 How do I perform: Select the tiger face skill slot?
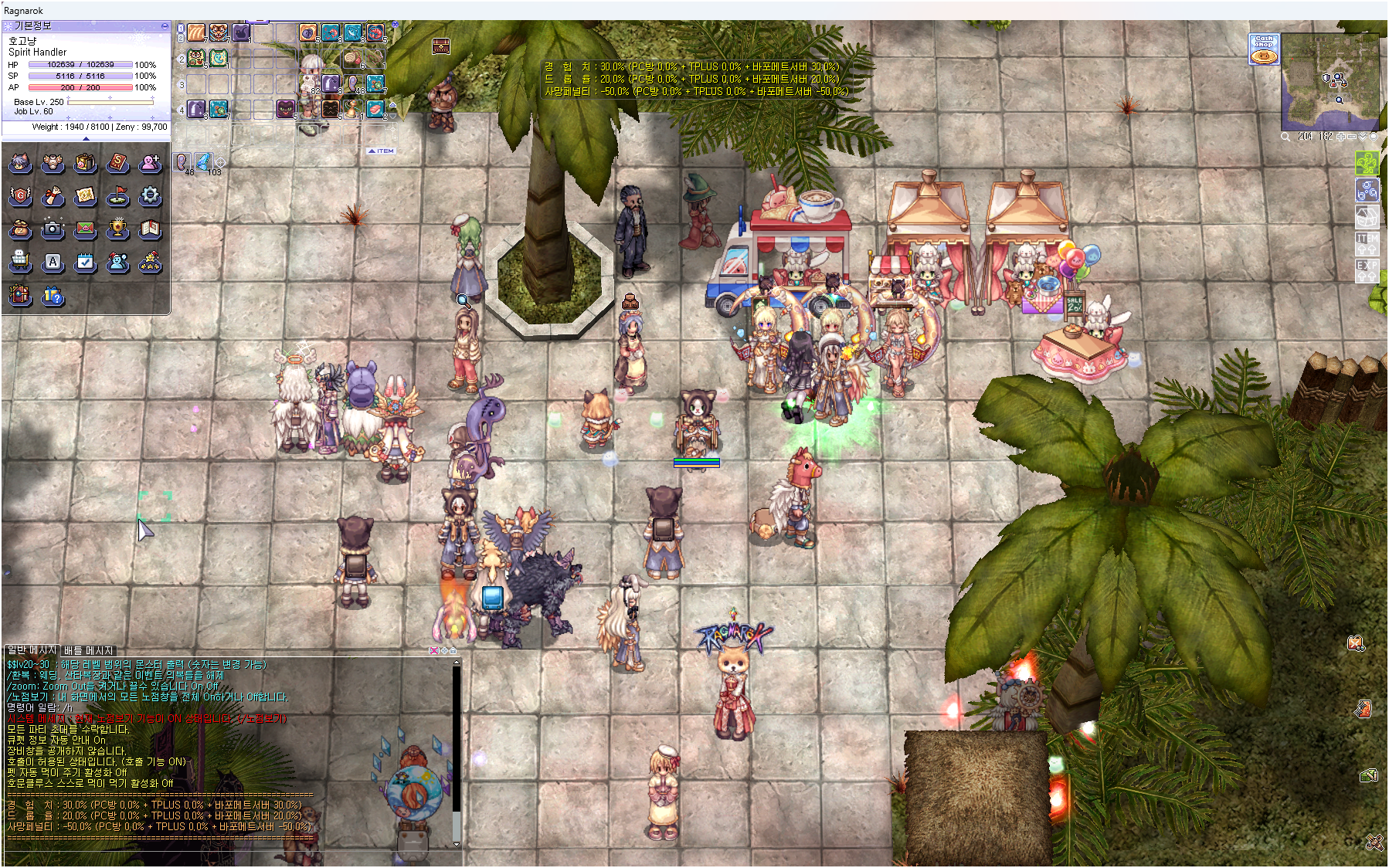(219, 32)
